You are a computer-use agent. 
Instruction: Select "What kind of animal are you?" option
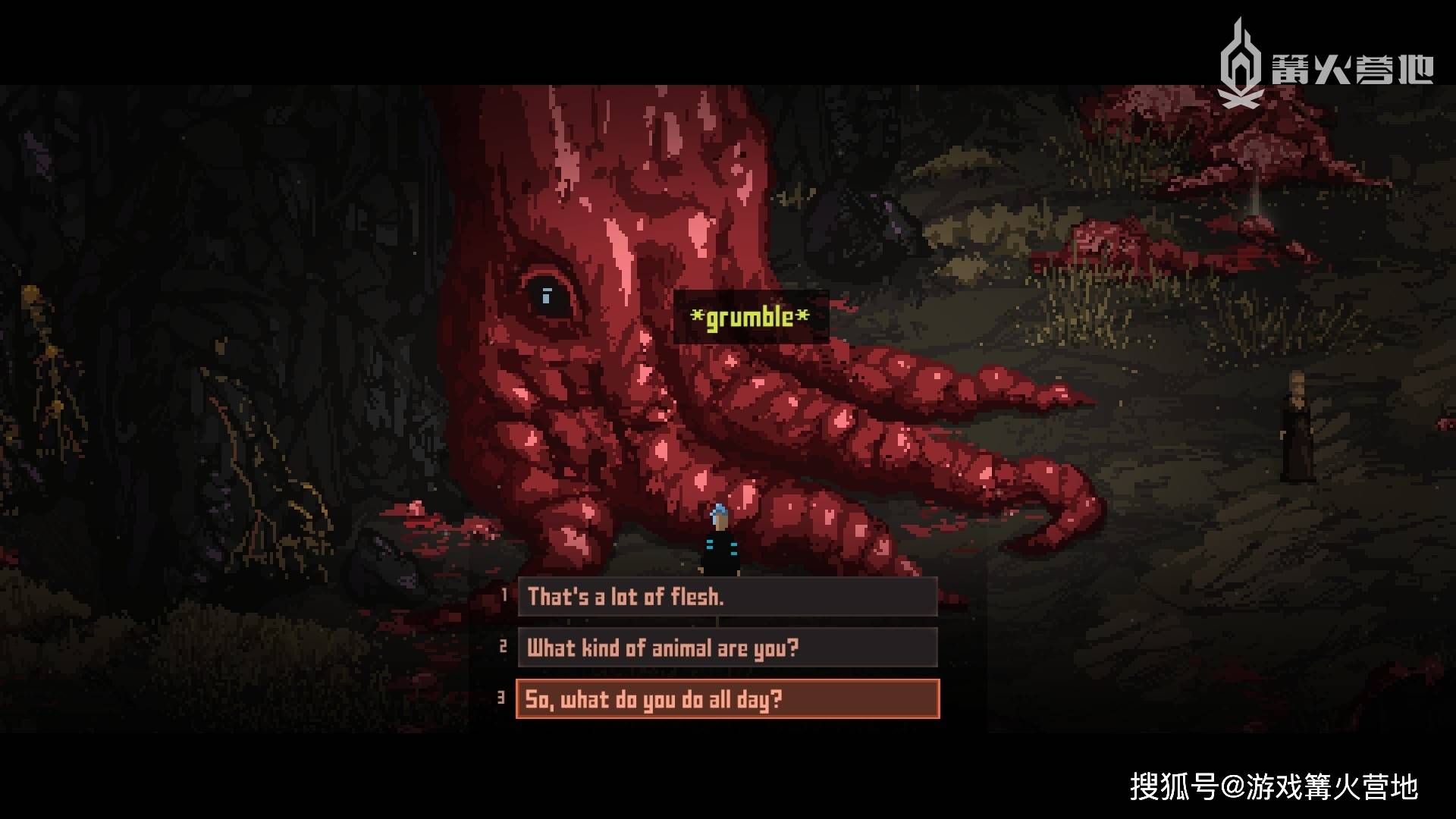coord(726,648)
